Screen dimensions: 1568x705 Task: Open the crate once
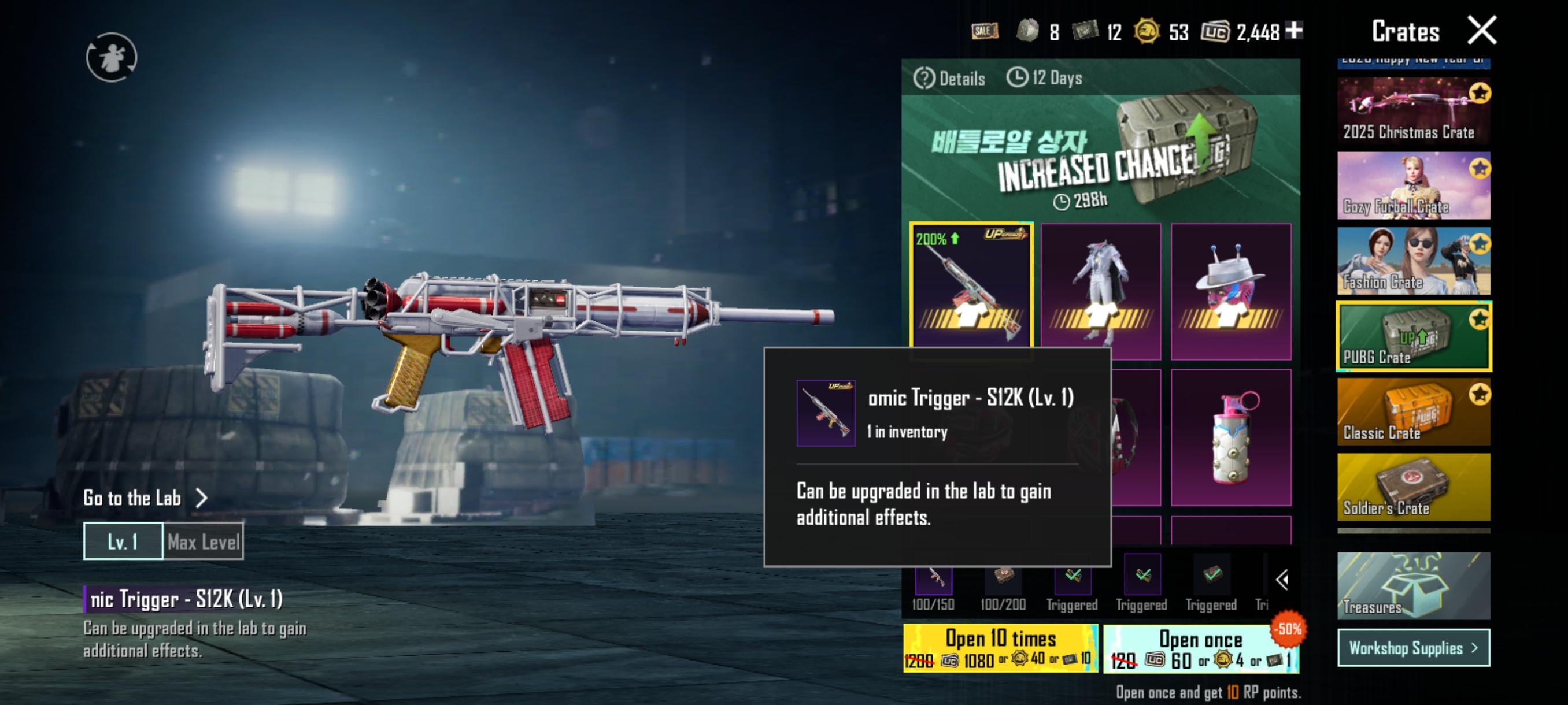pyautogui.click(x=1200, y=649)
